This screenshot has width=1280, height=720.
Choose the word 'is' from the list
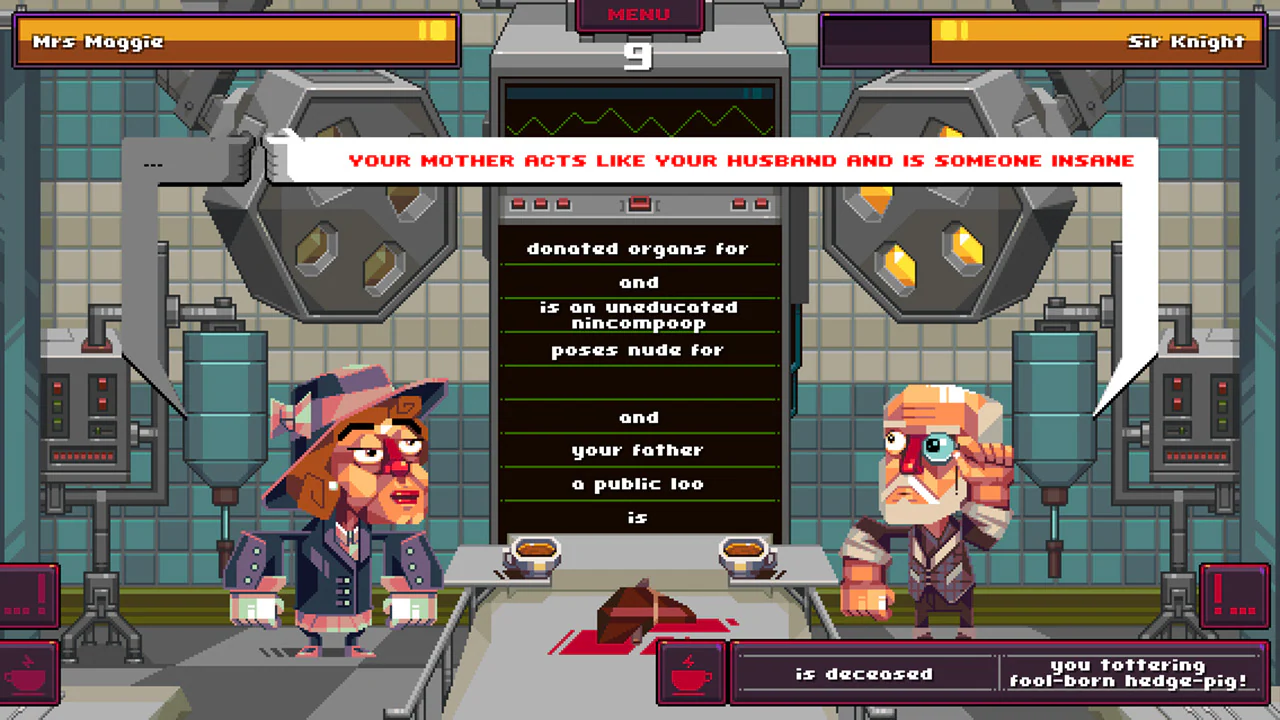coord(640,517)
